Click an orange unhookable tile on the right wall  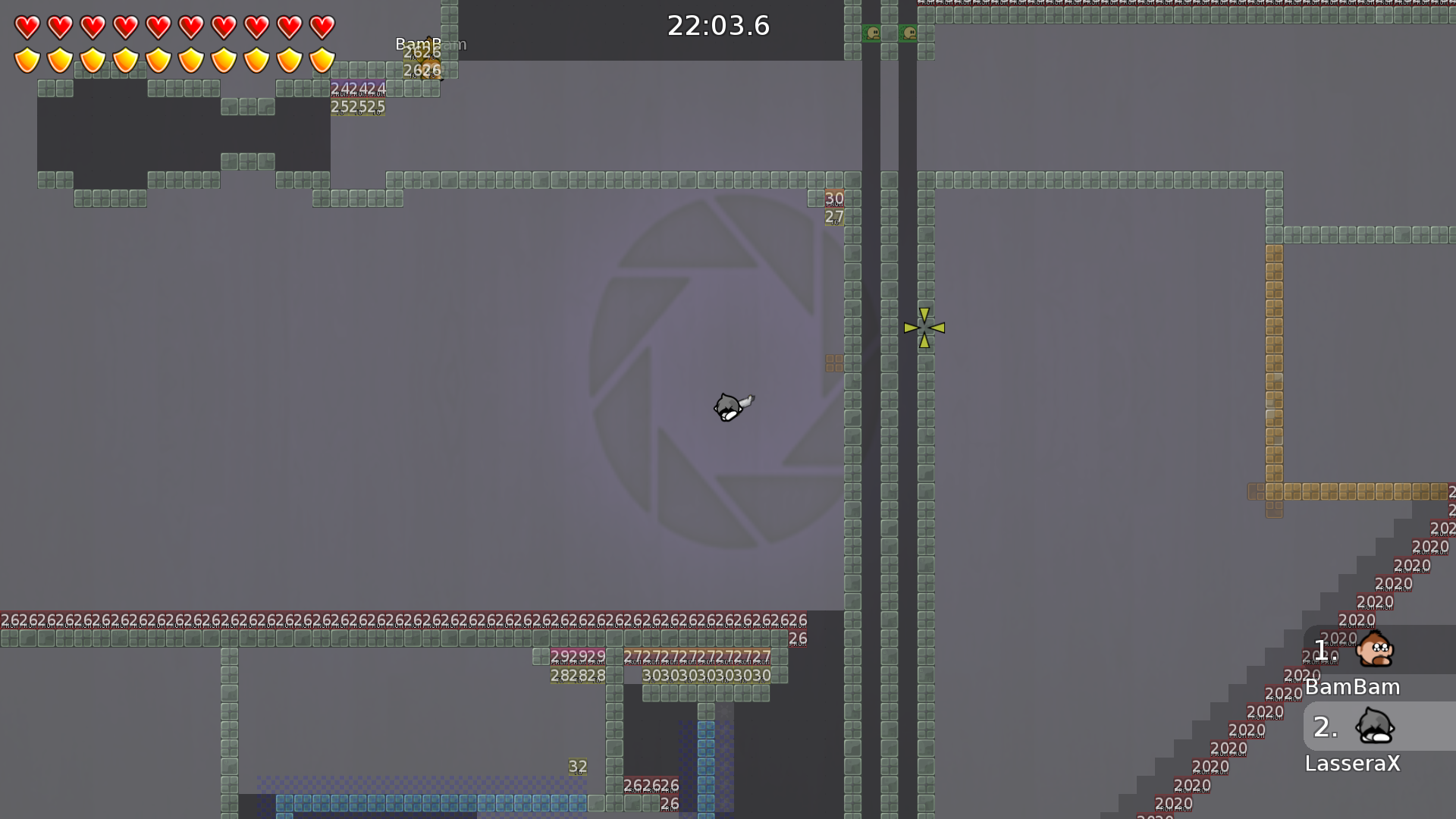(x=1275, y=341)
